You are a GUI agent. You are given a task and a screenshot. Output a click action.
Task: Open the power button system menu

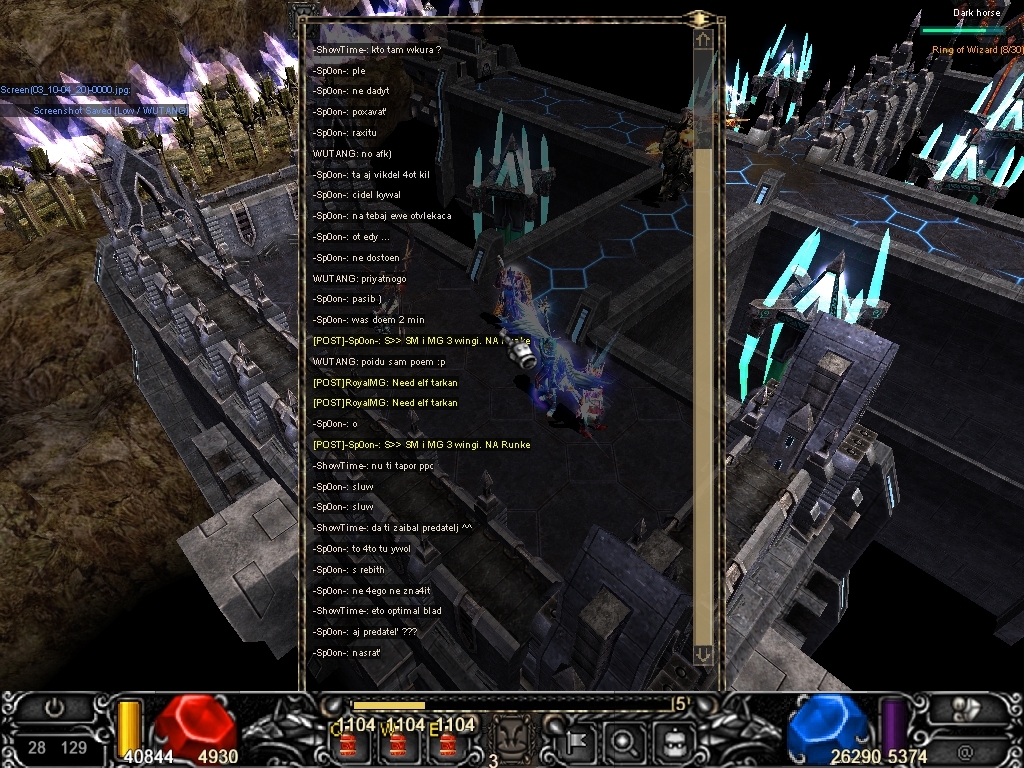(55, 708)
